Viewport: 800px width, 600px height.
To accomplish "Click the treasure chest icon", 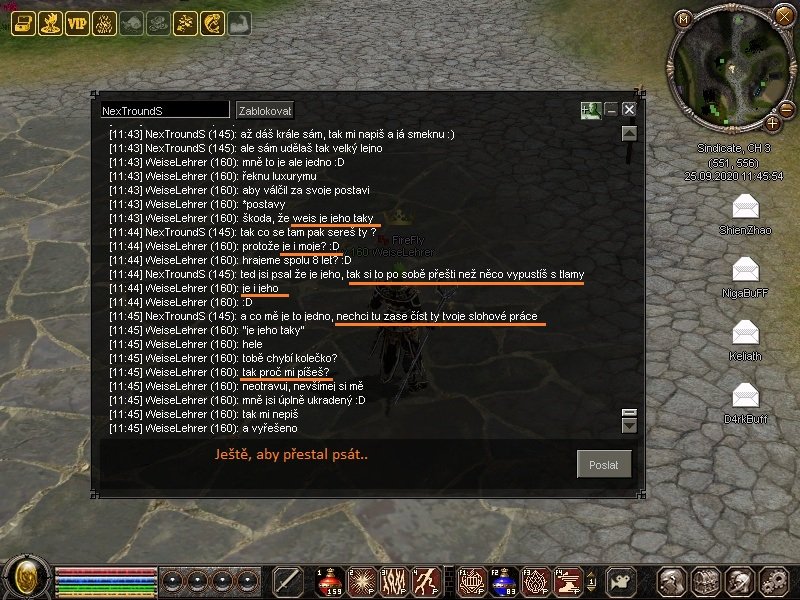I will pos(706,581).
